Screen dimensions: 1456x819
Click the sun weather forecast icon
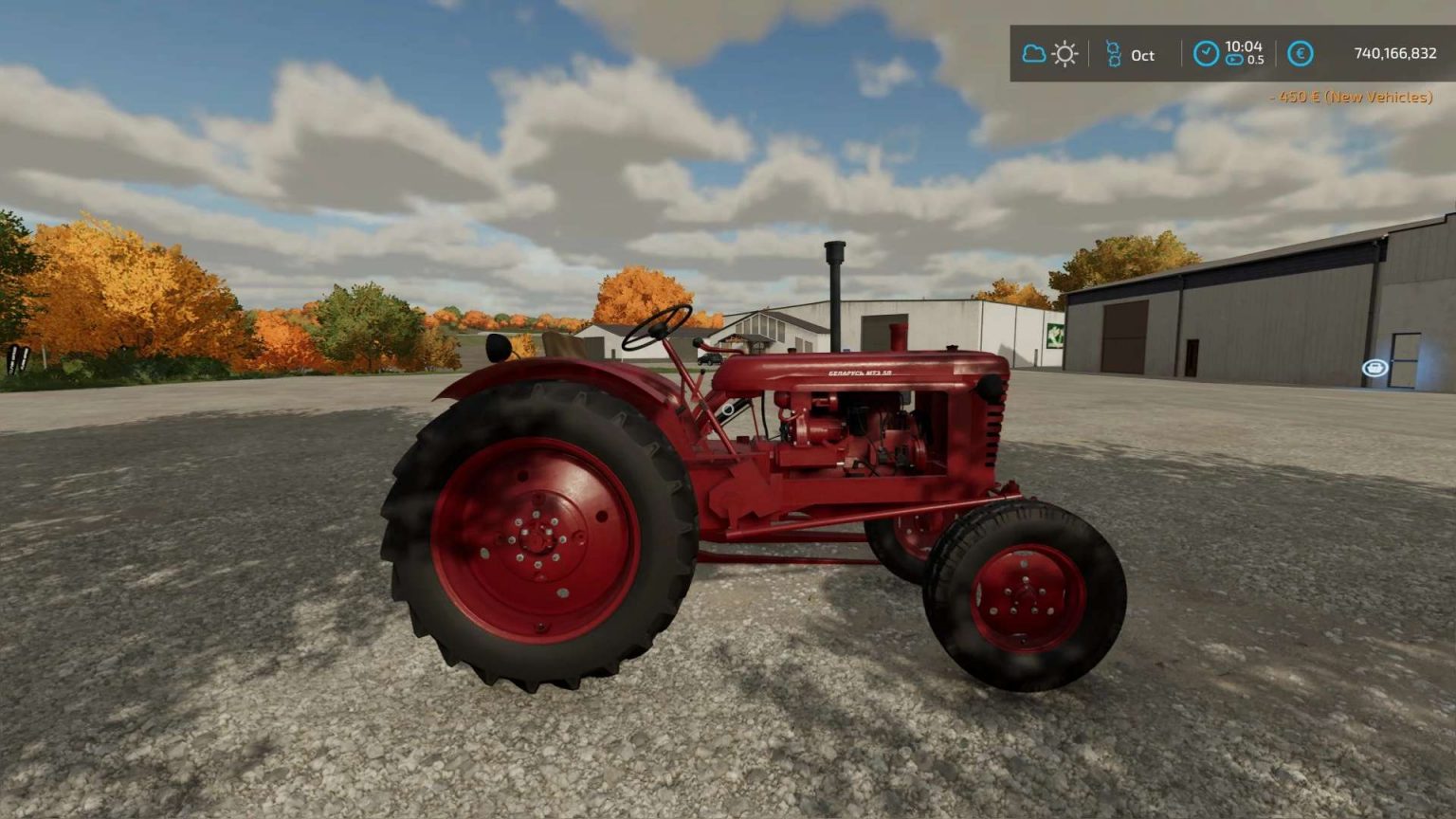click(x=1064, y=54)
